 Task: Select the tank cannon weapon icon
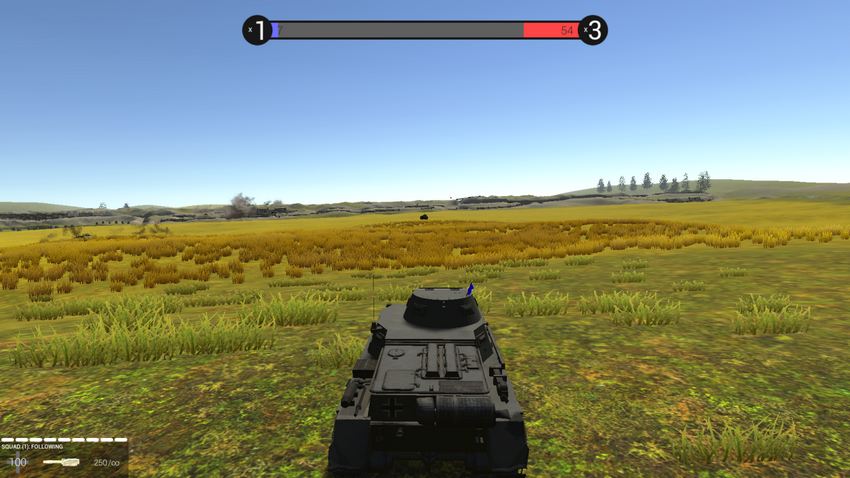(62, 462)
